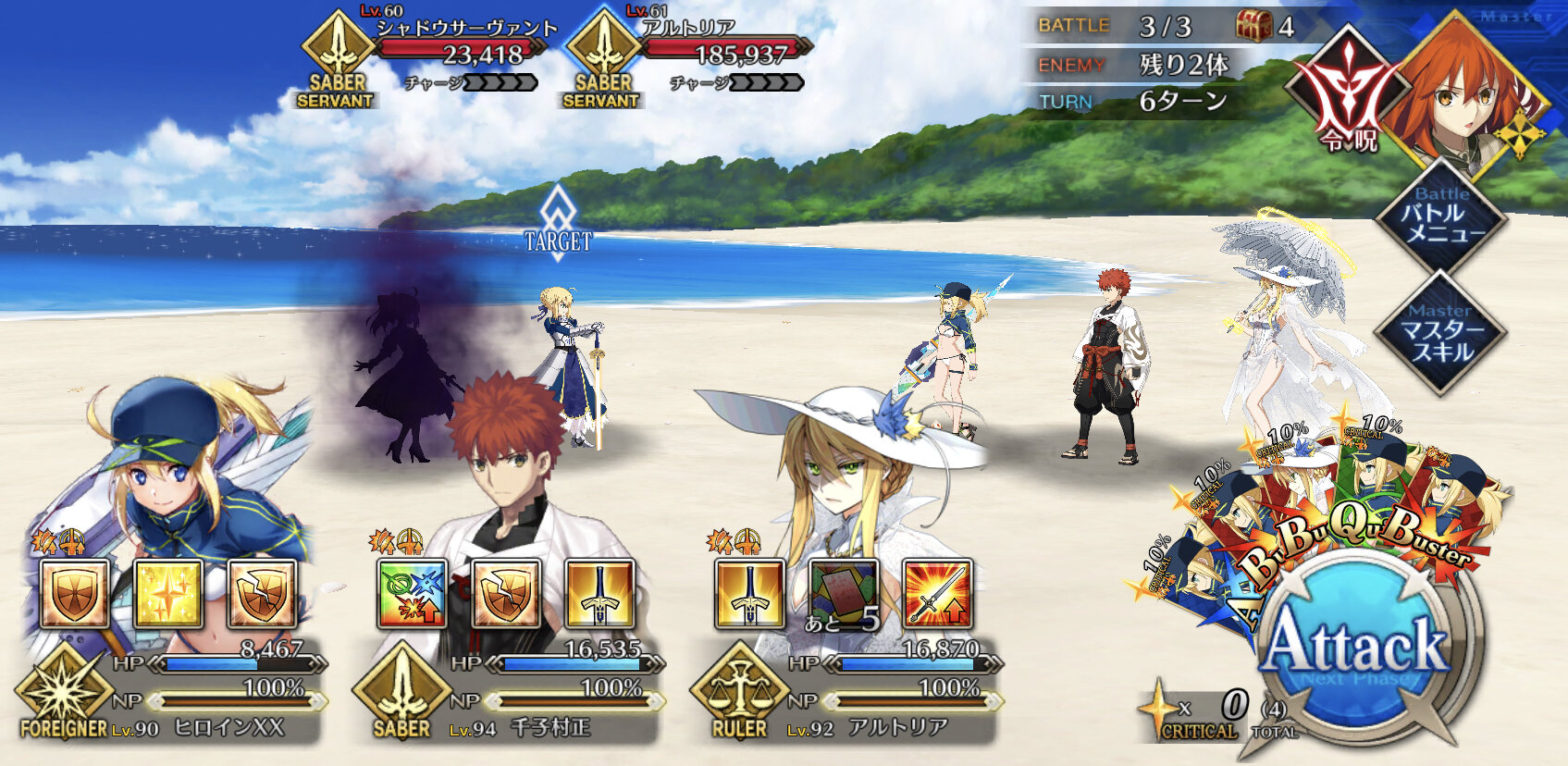Select Artoria's Ruler class emblem

pos(739,694)
